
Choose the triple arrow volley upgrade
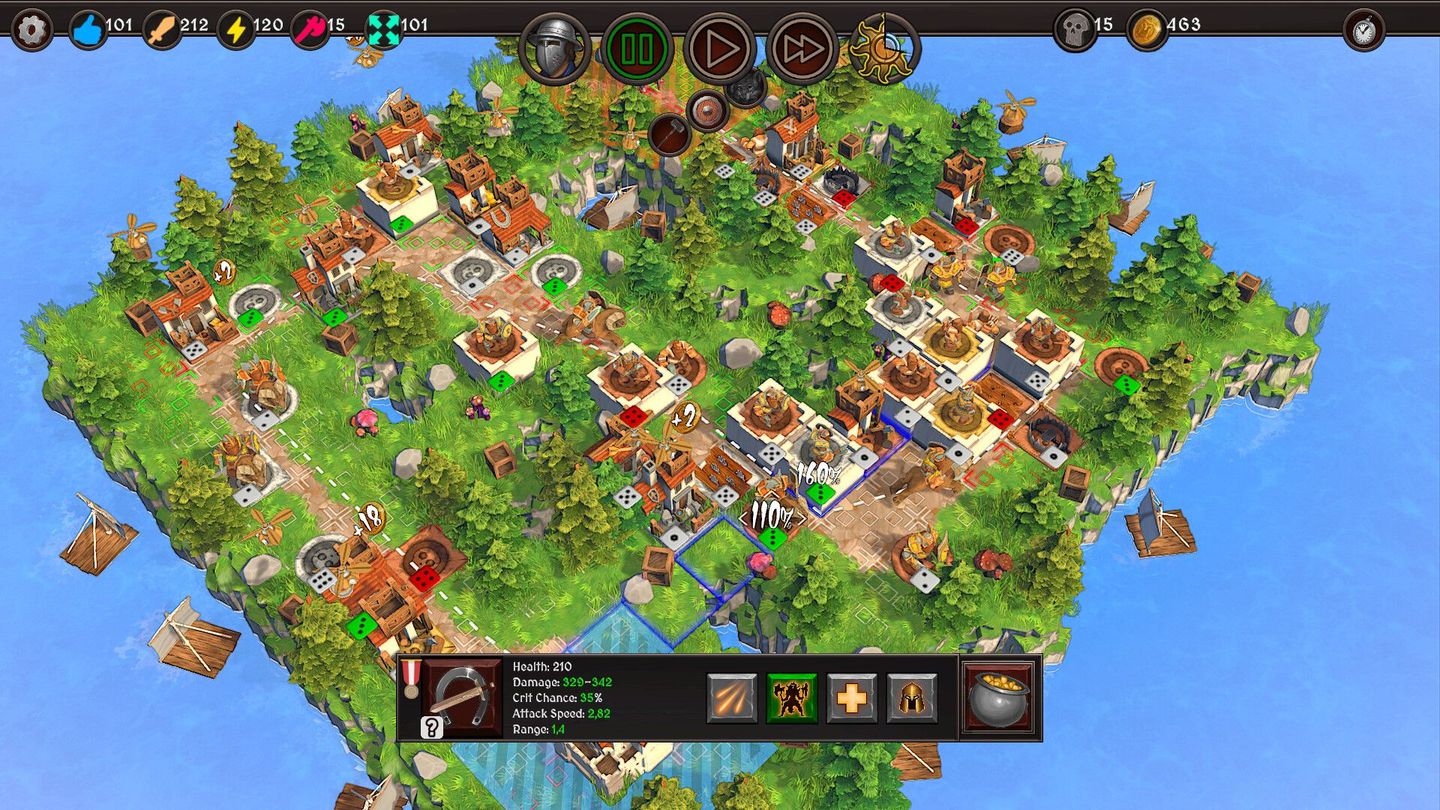coord(732,698)
